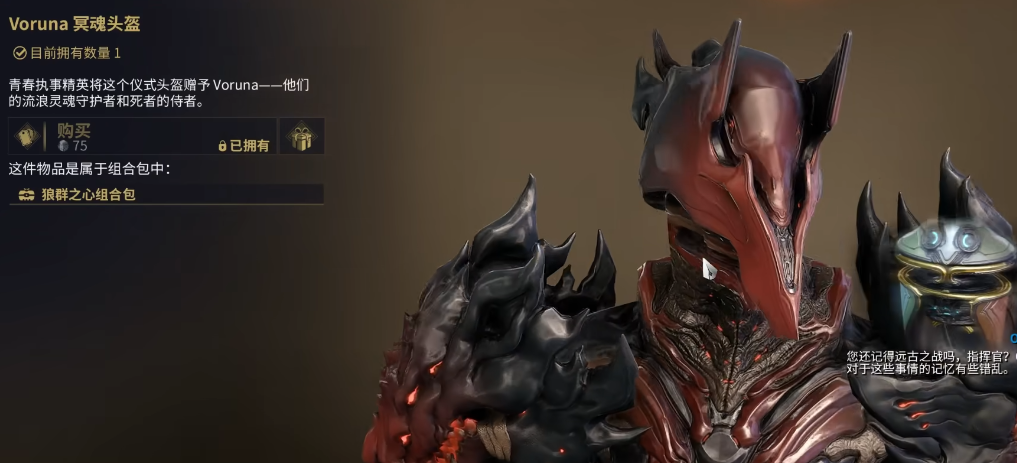Open the 狼群之心组合包 bundle entry
Viewport: 1017px width, 463px height.
click(x=166, y=194)
